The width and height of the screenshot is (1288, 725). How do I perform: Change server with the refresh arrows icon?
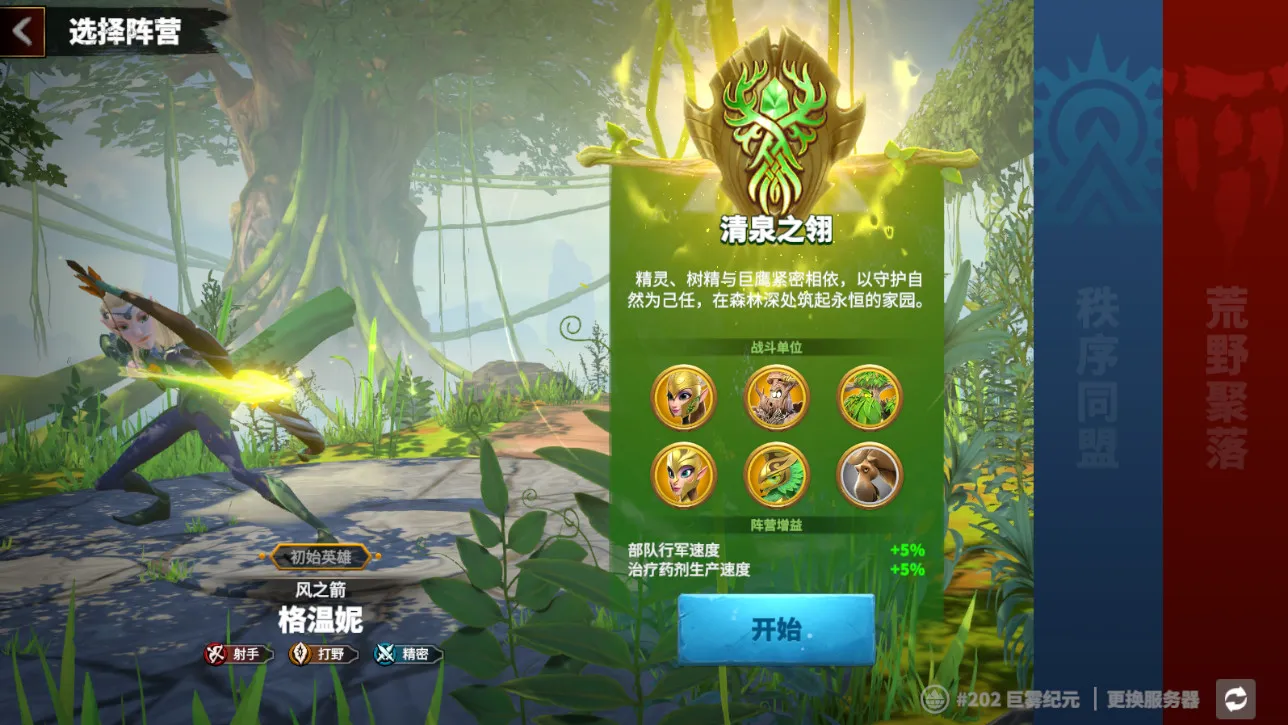1235,698
